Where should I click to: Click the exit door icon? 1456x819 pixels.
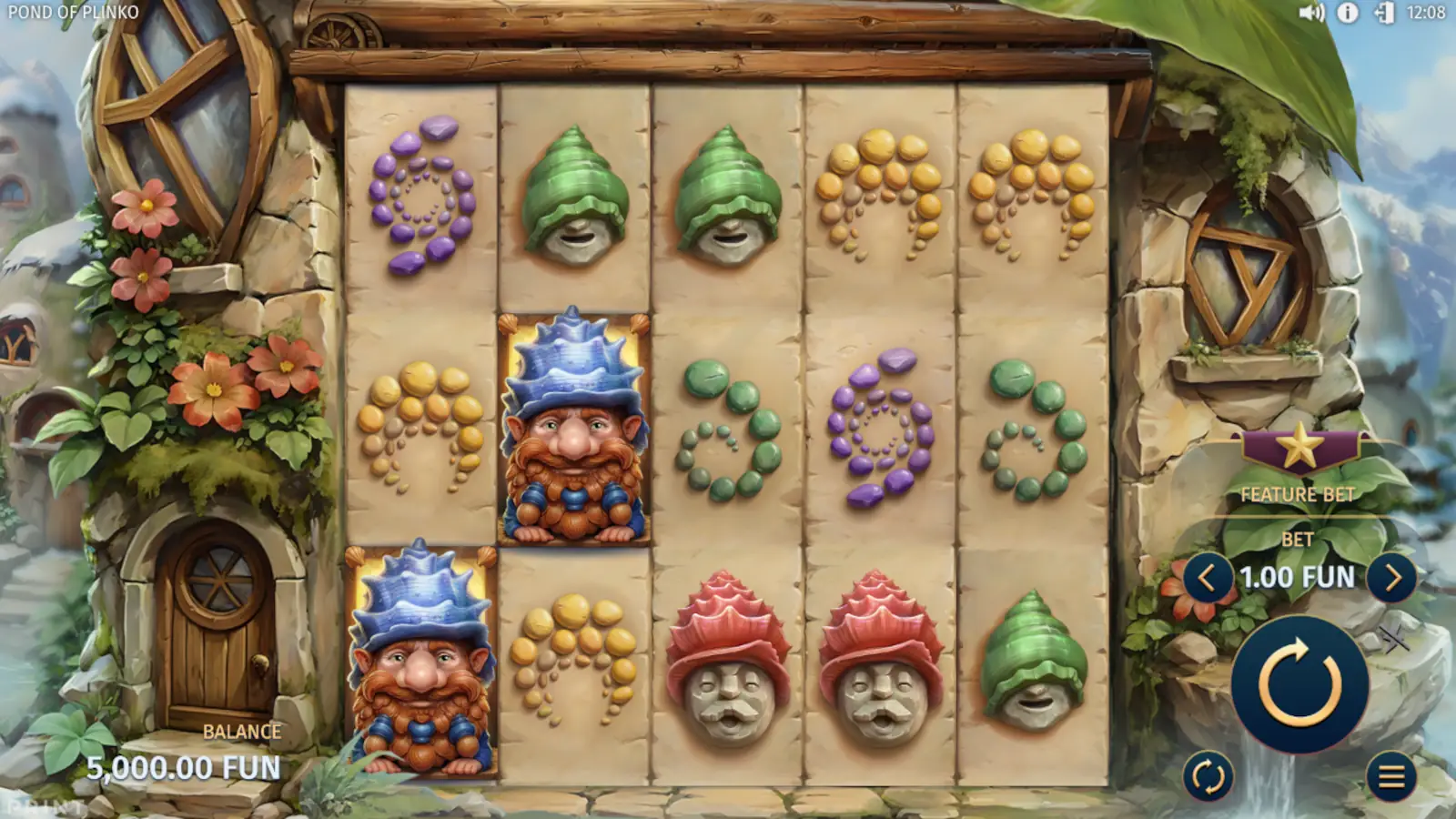pyautogui.click(x=1385, y=14)
